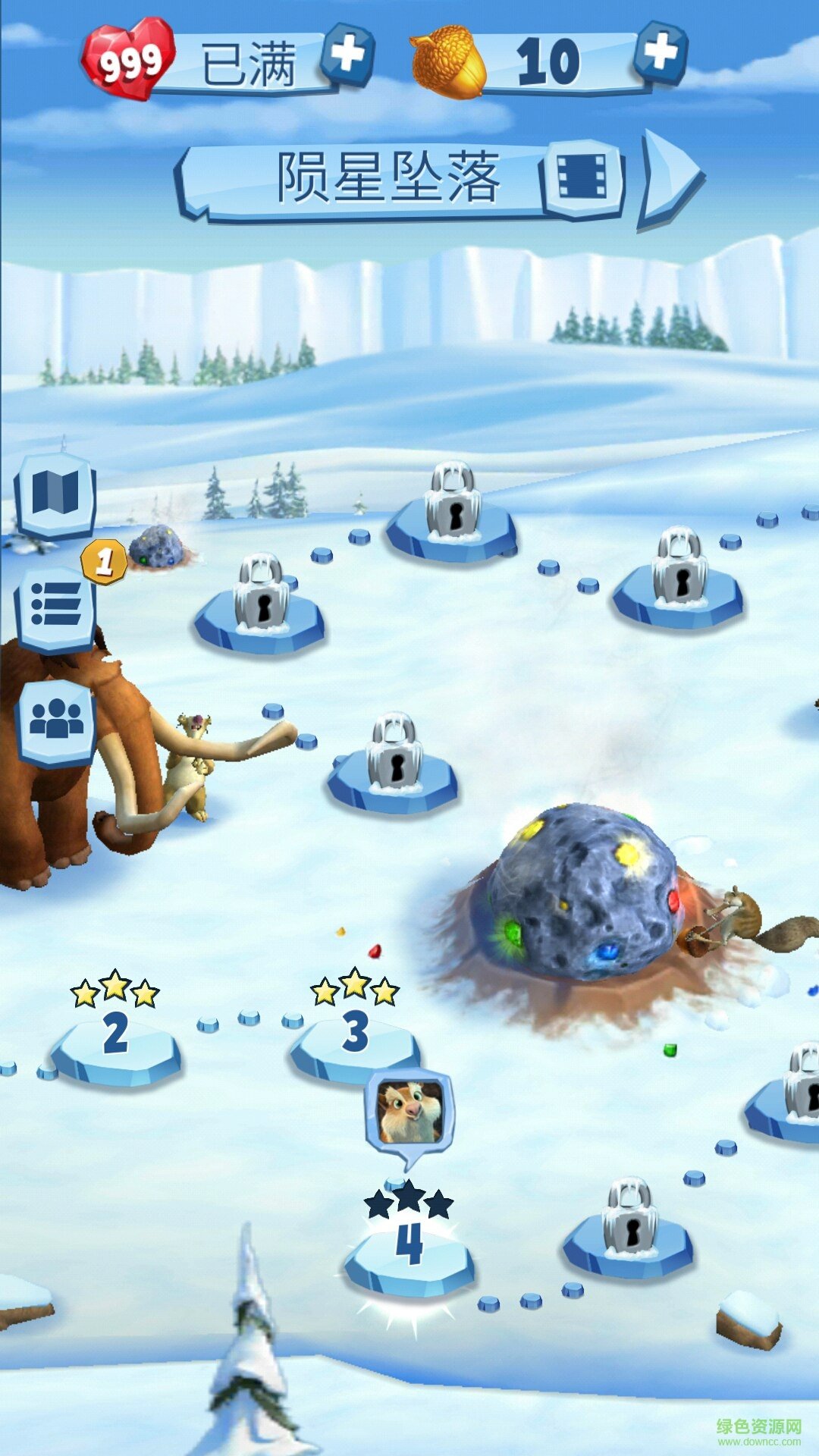
Task: Open the task list icon
Action: pyautogui.click(x=56, y=606)
